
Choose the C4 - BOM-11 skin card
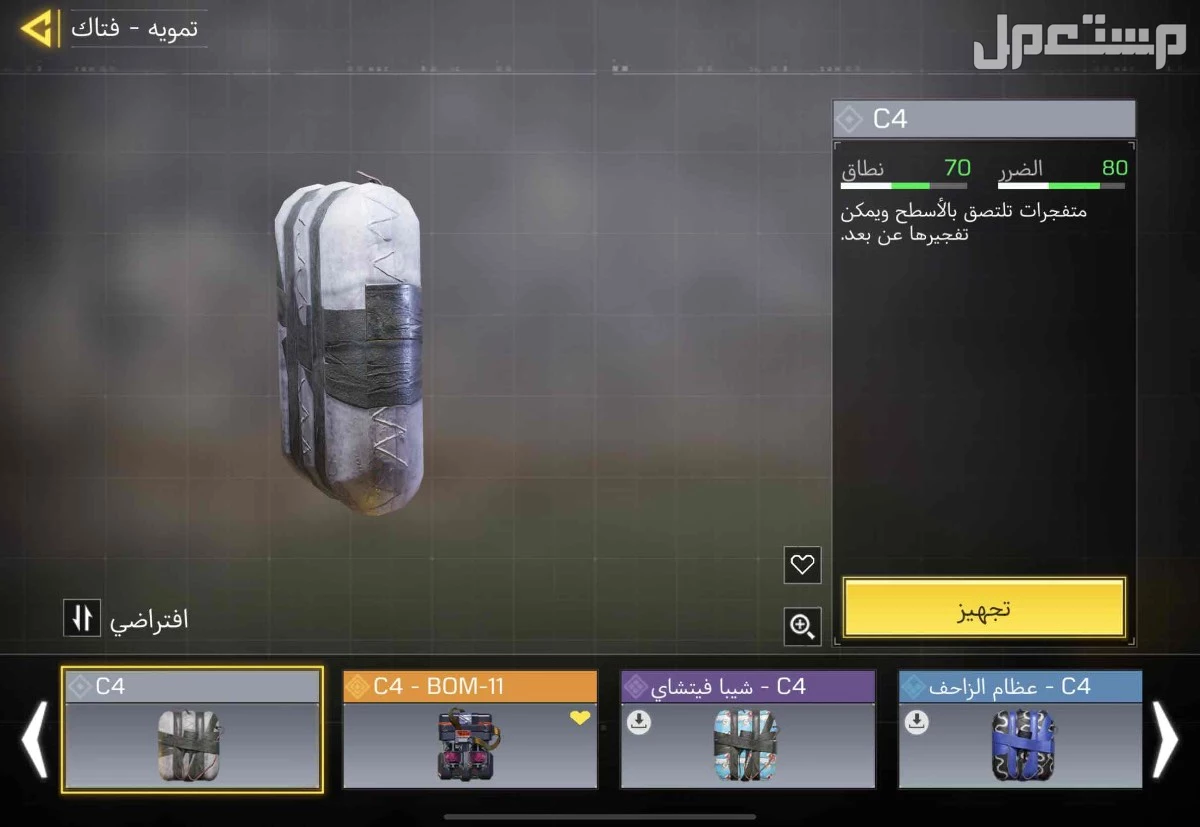pyautogui.click(x=470, y=729)
